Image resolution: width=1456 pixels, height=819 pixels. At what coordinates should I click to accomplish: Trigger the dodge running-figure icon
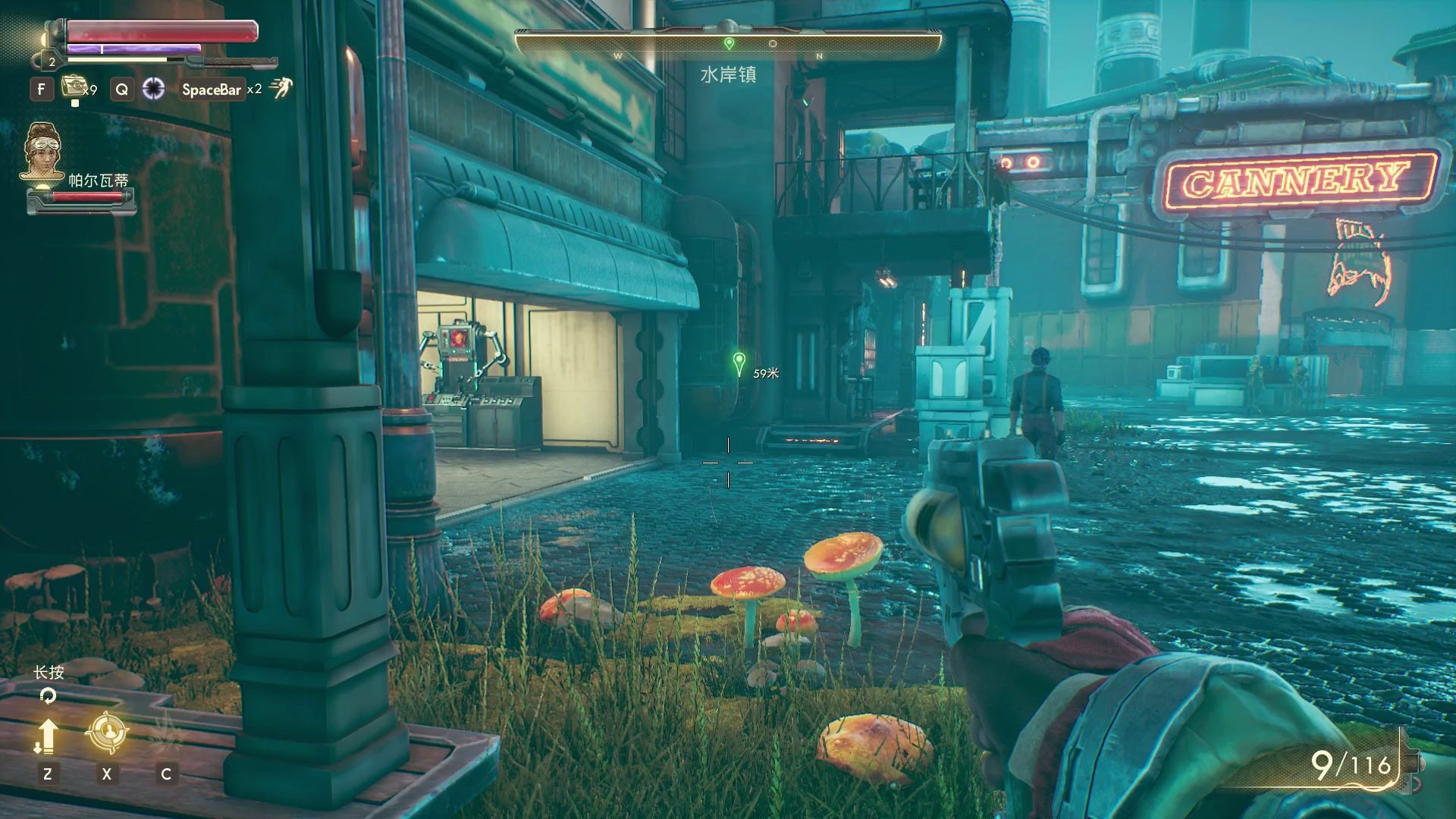[x=281, y=88]
